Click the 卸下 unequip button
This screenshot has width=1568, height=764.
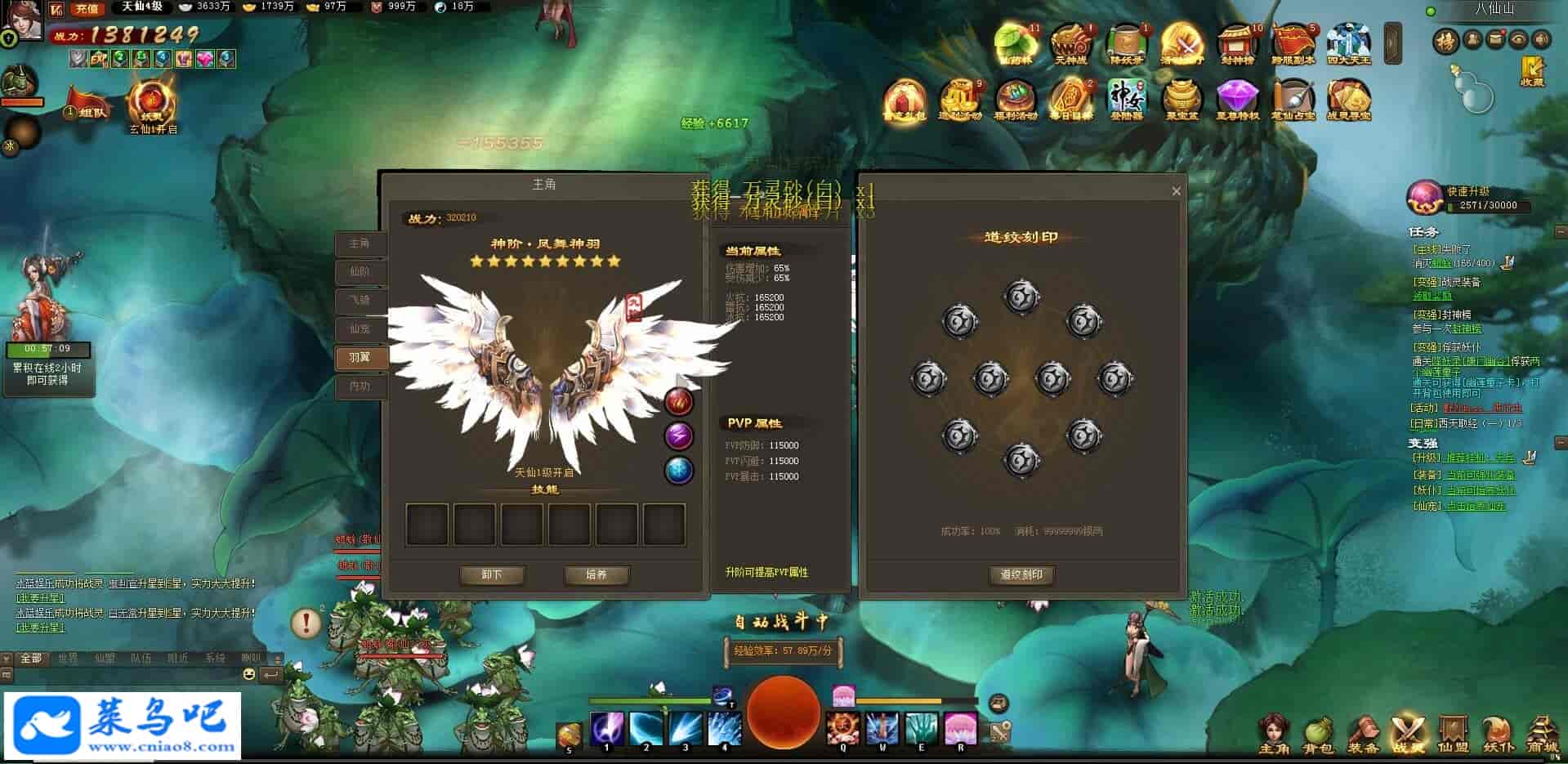coord(492,574)
